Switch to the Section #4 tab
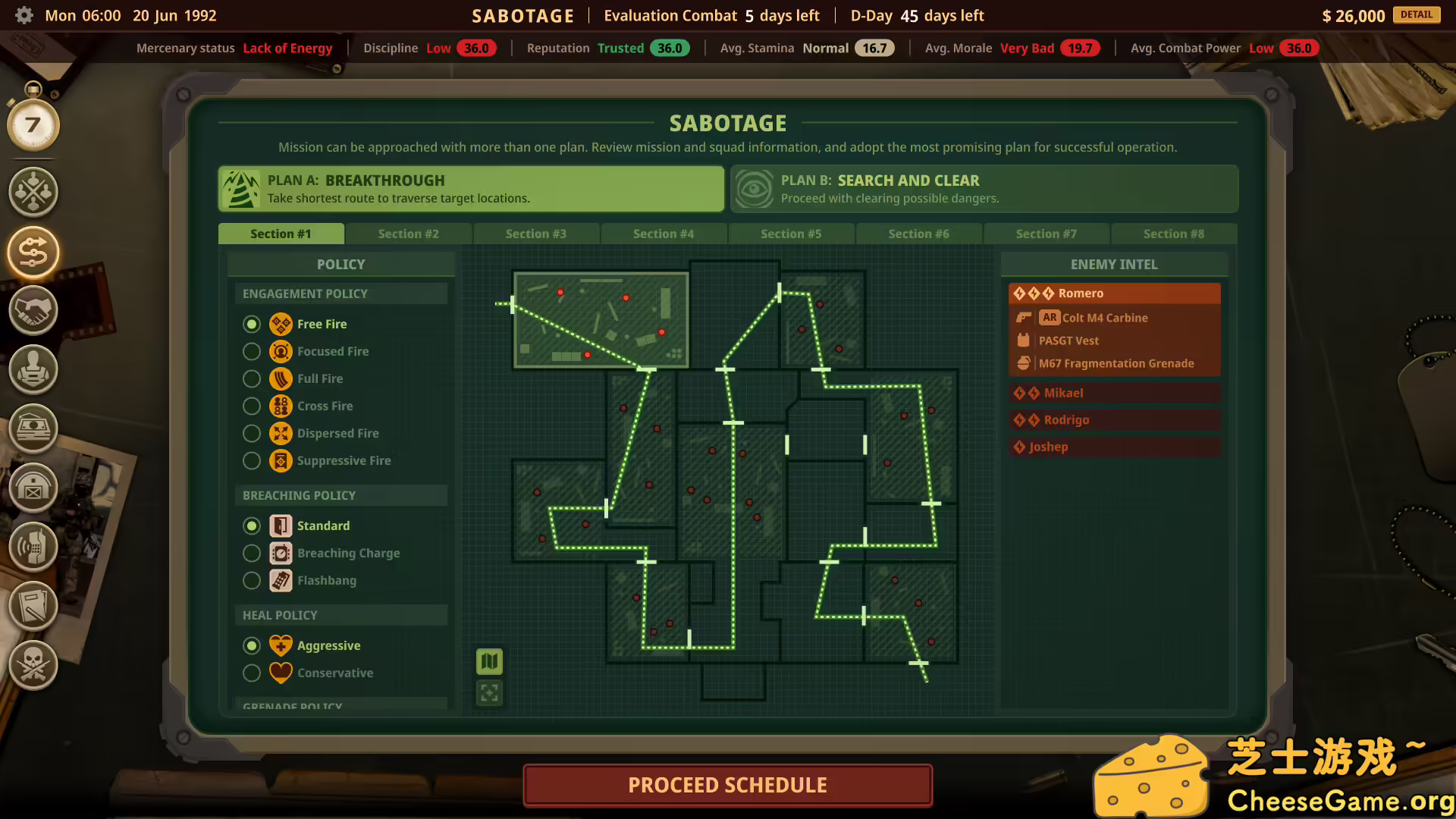 click(x=664, y=234)
